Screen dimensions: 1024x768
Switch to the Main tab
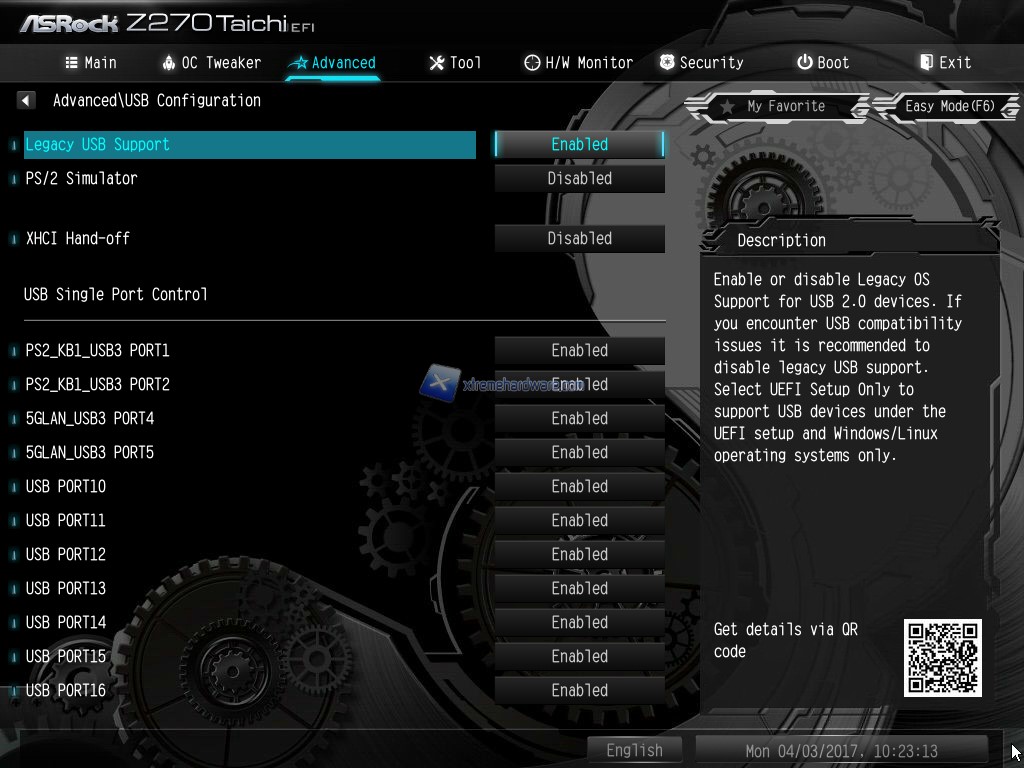[x=91, y=62]
